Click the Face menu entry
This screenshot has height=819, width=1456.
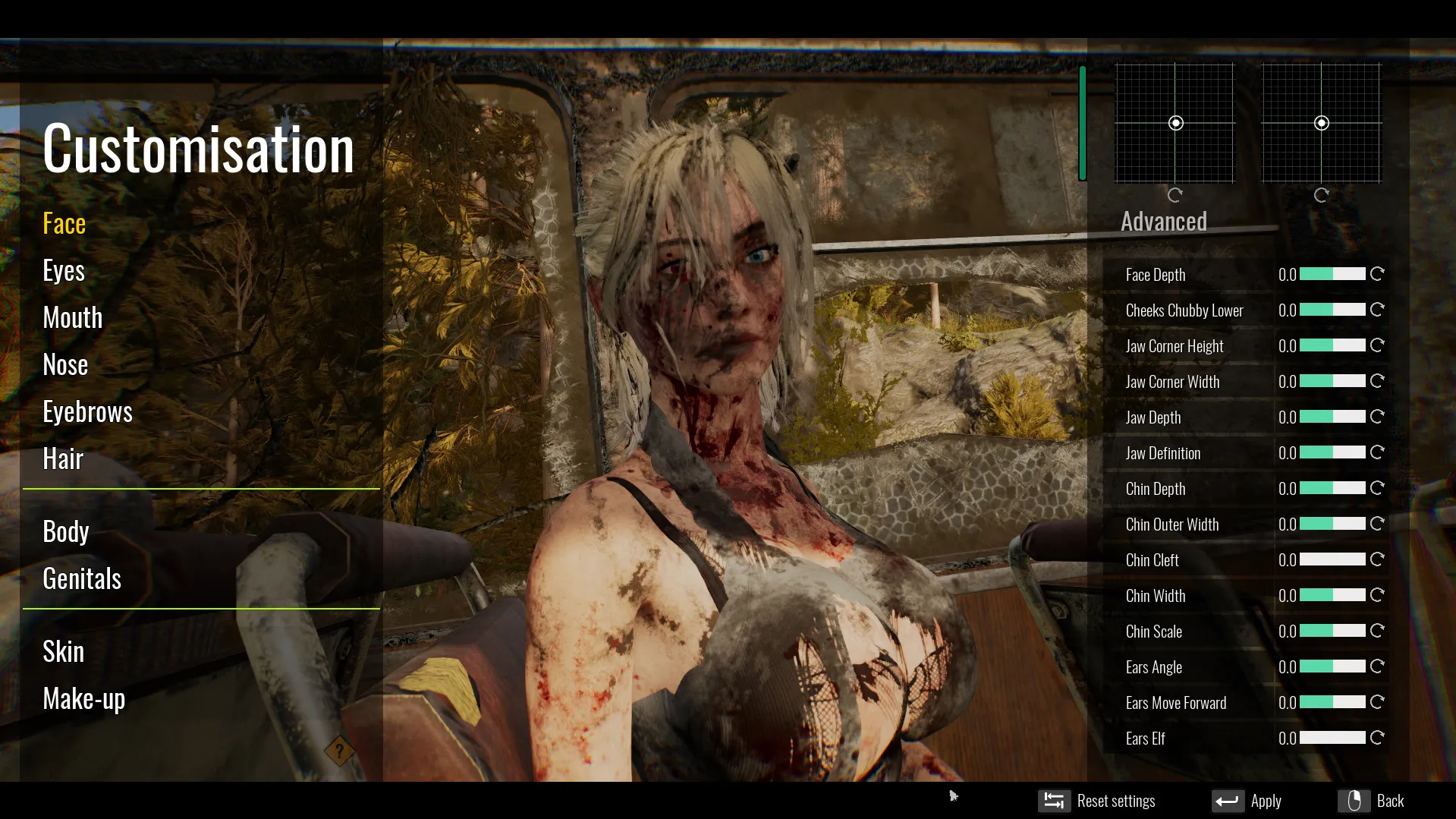point(64,224)
